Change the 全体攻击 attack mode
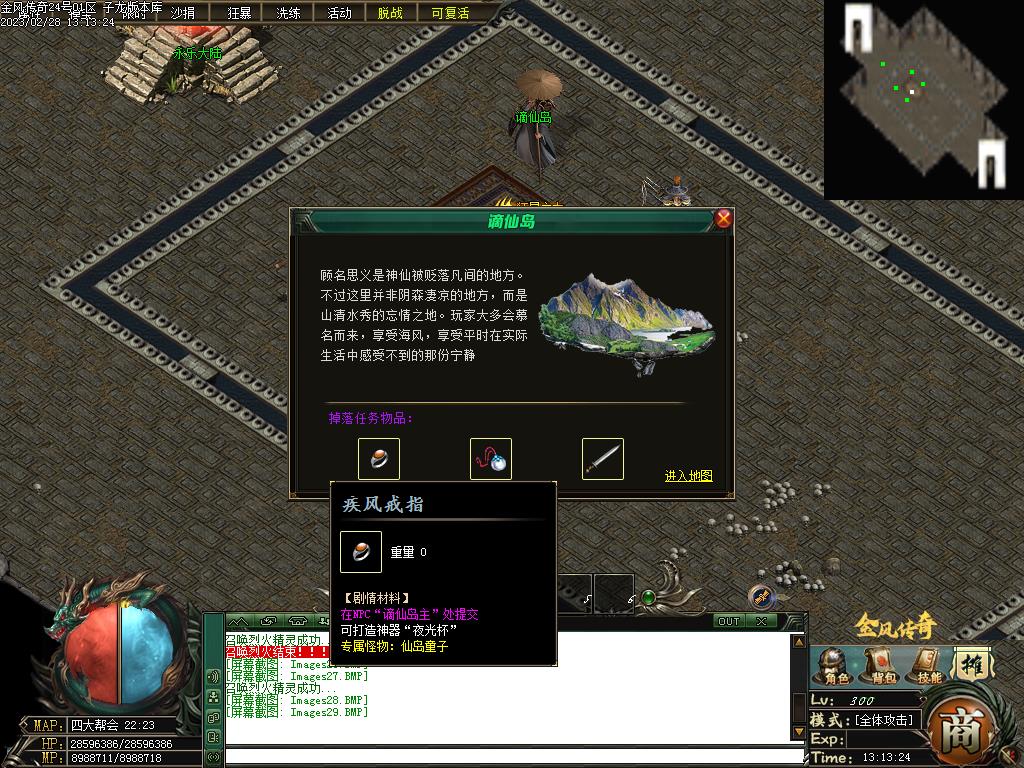Viewport: 1024px width, 768px height. tap(884, 720)
